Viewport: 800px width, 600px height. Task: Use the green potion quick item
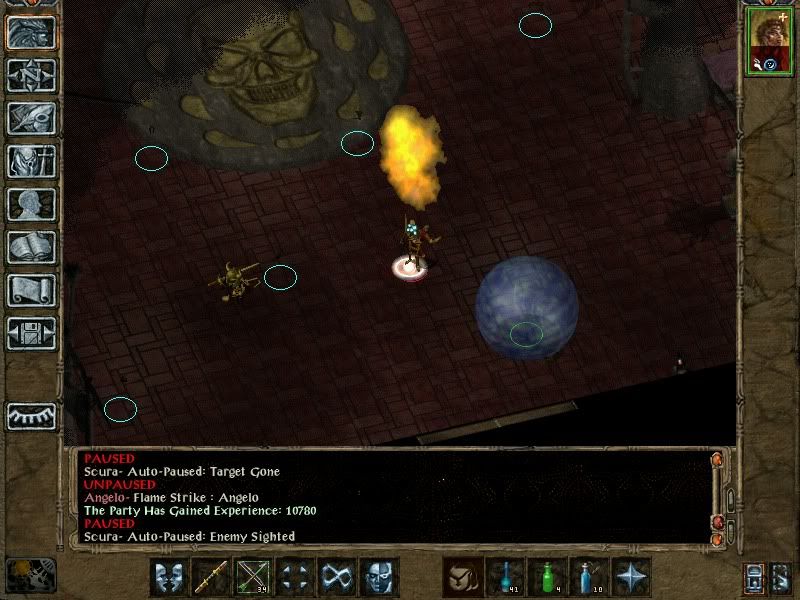(548, 577)
